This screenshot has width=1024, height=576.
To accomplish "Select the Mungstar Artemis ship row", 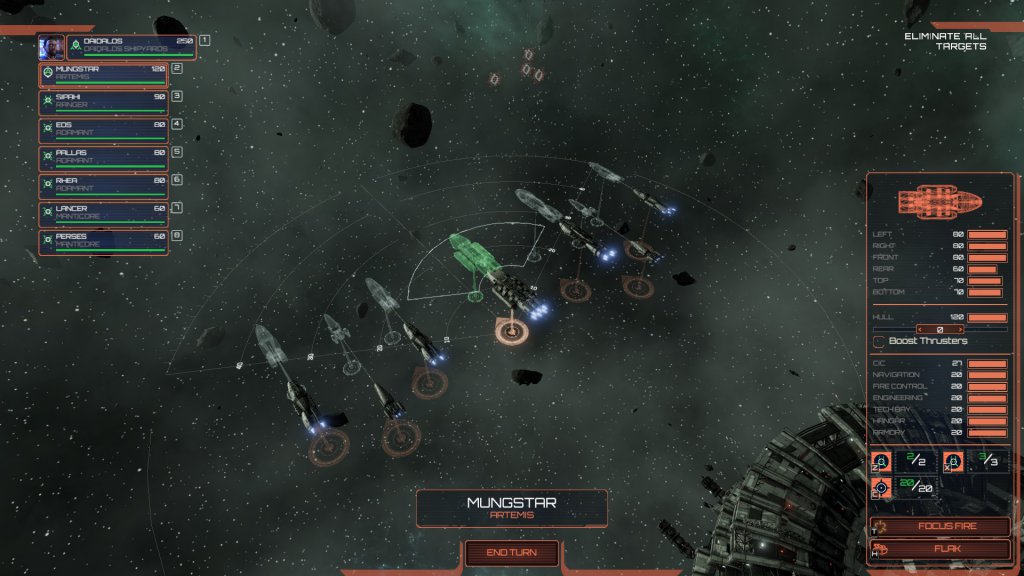I will (104, 74).
